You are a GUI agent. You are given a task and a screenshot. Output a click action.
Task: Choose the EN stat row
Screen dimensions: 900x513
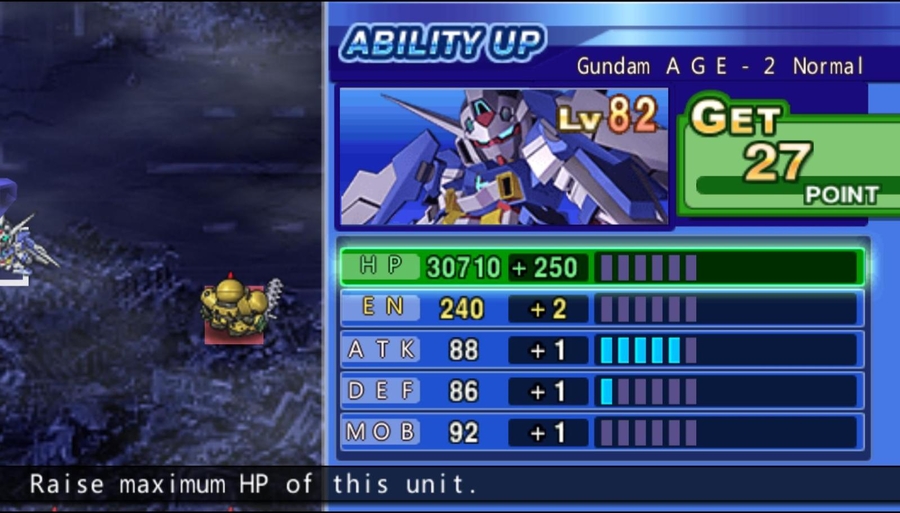tap(600, 308)
